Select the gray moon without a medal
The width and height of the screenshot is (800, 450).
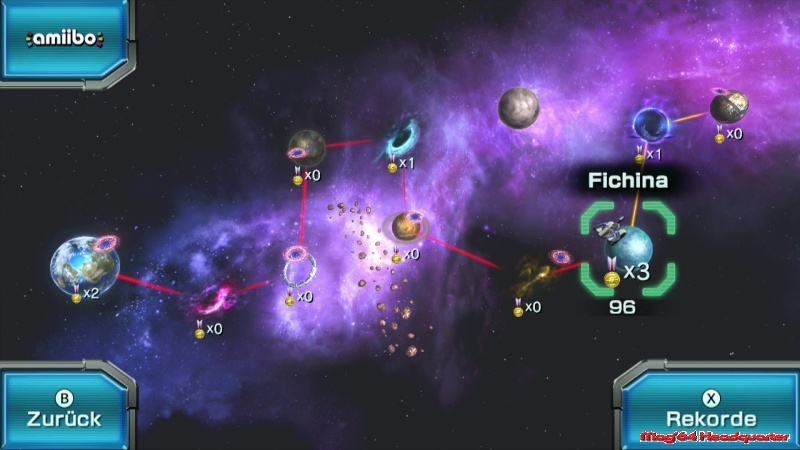pos(519,108)
